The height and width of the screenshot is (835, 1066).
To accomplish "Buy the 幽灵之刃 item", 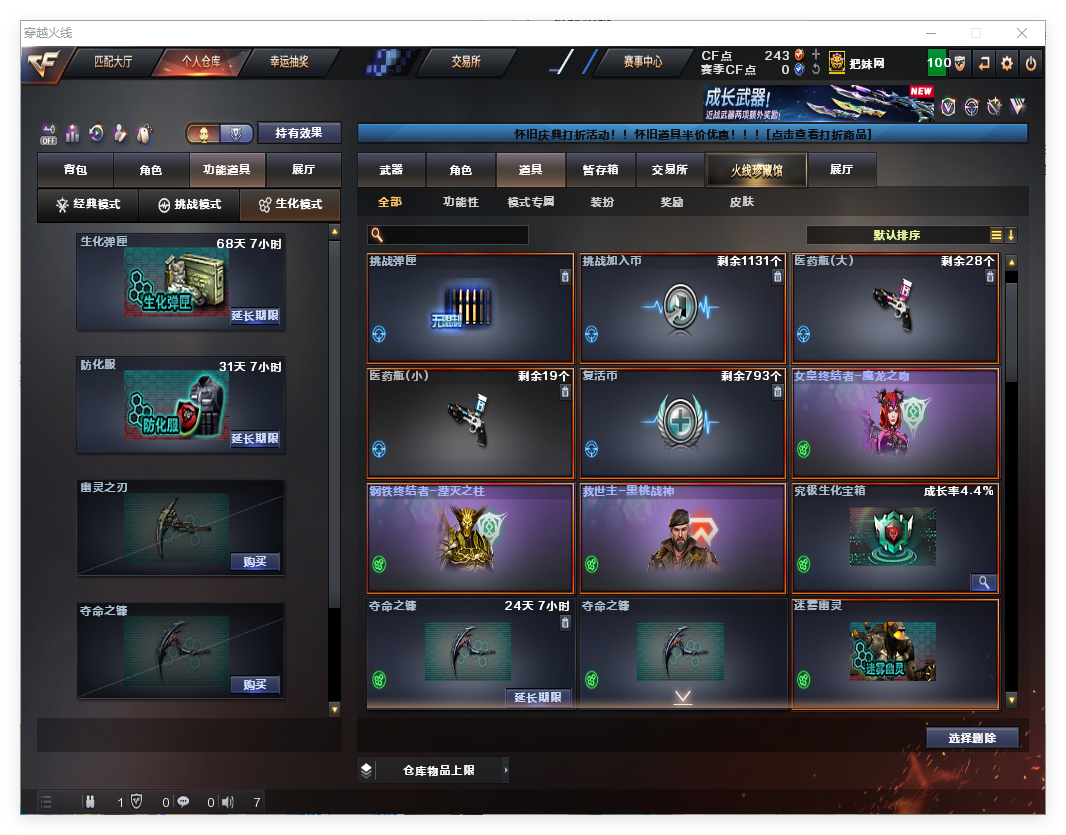I will 255,562.
